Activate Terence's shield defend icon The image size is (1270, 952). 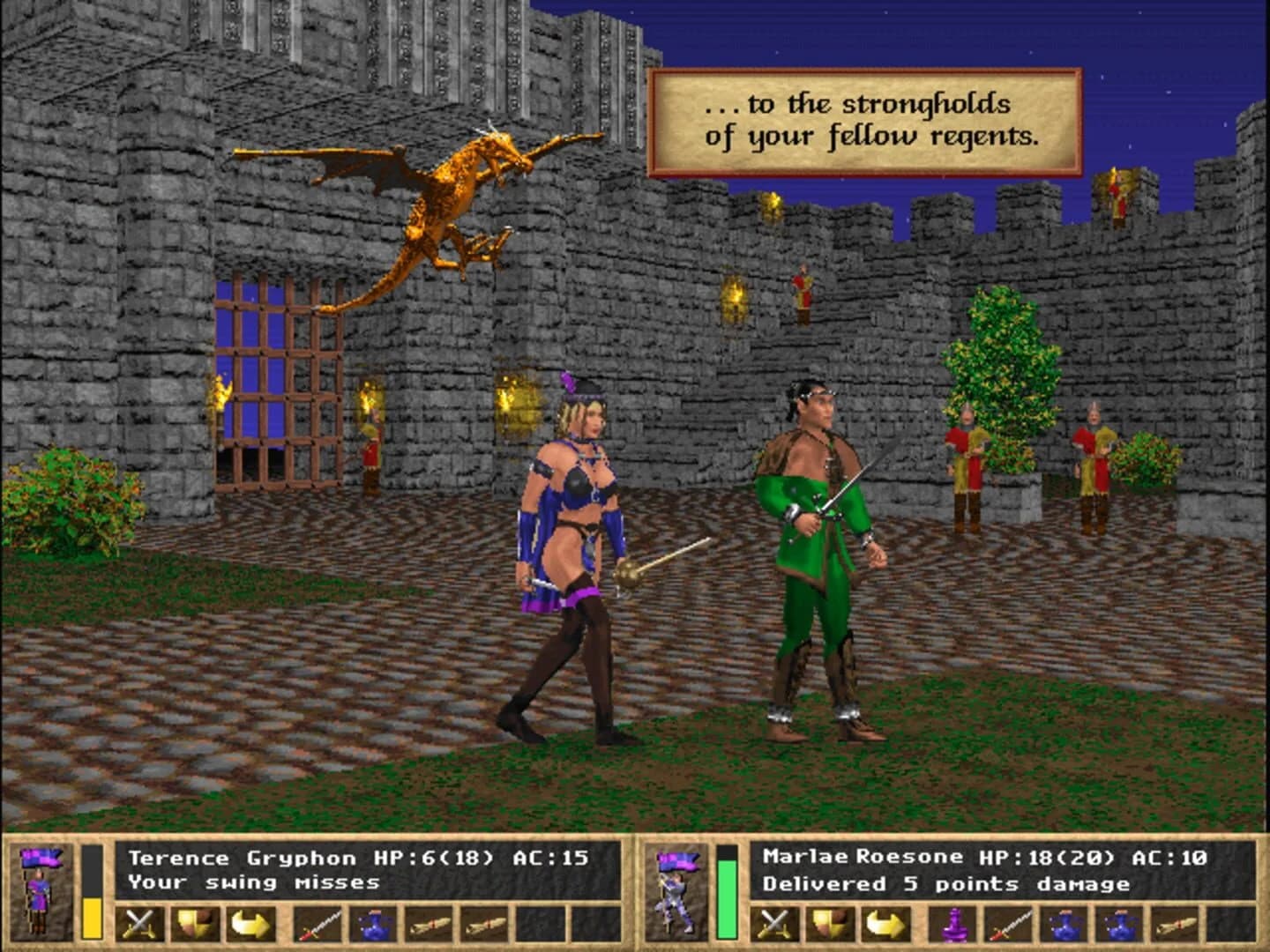[196, 922]
